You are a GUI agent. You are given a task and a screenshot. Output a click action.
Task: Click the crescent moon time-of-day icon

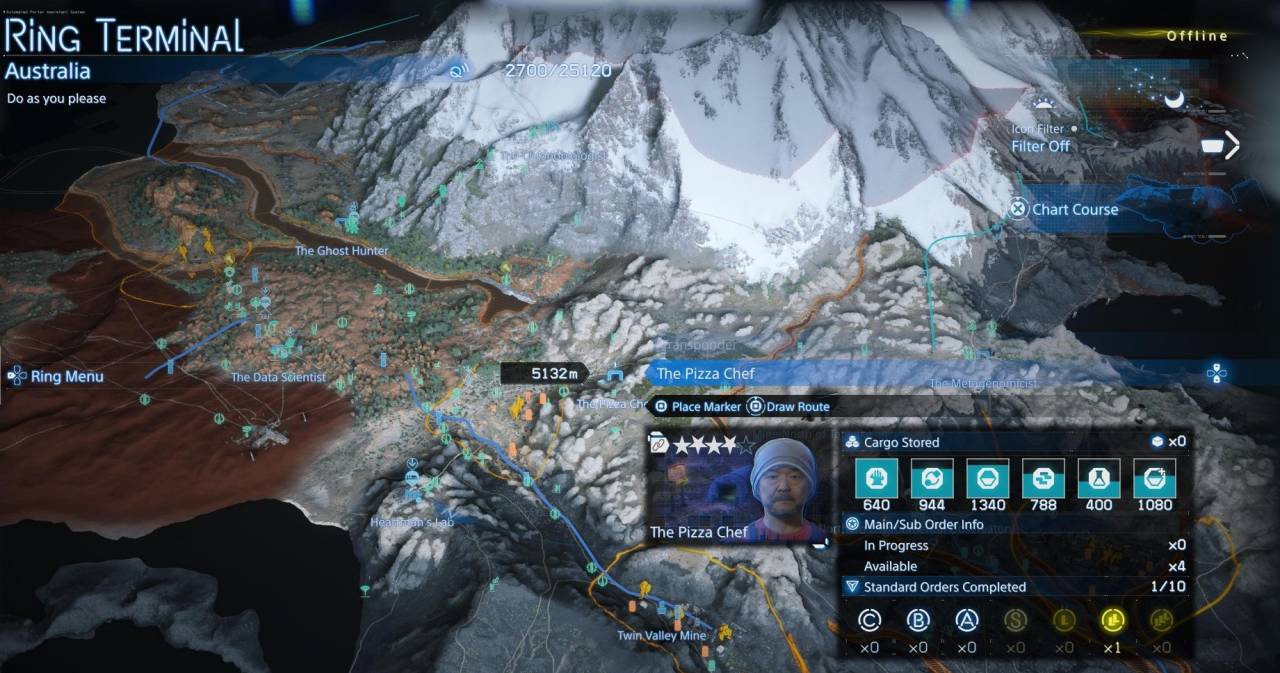click(x=1174, y=98)
